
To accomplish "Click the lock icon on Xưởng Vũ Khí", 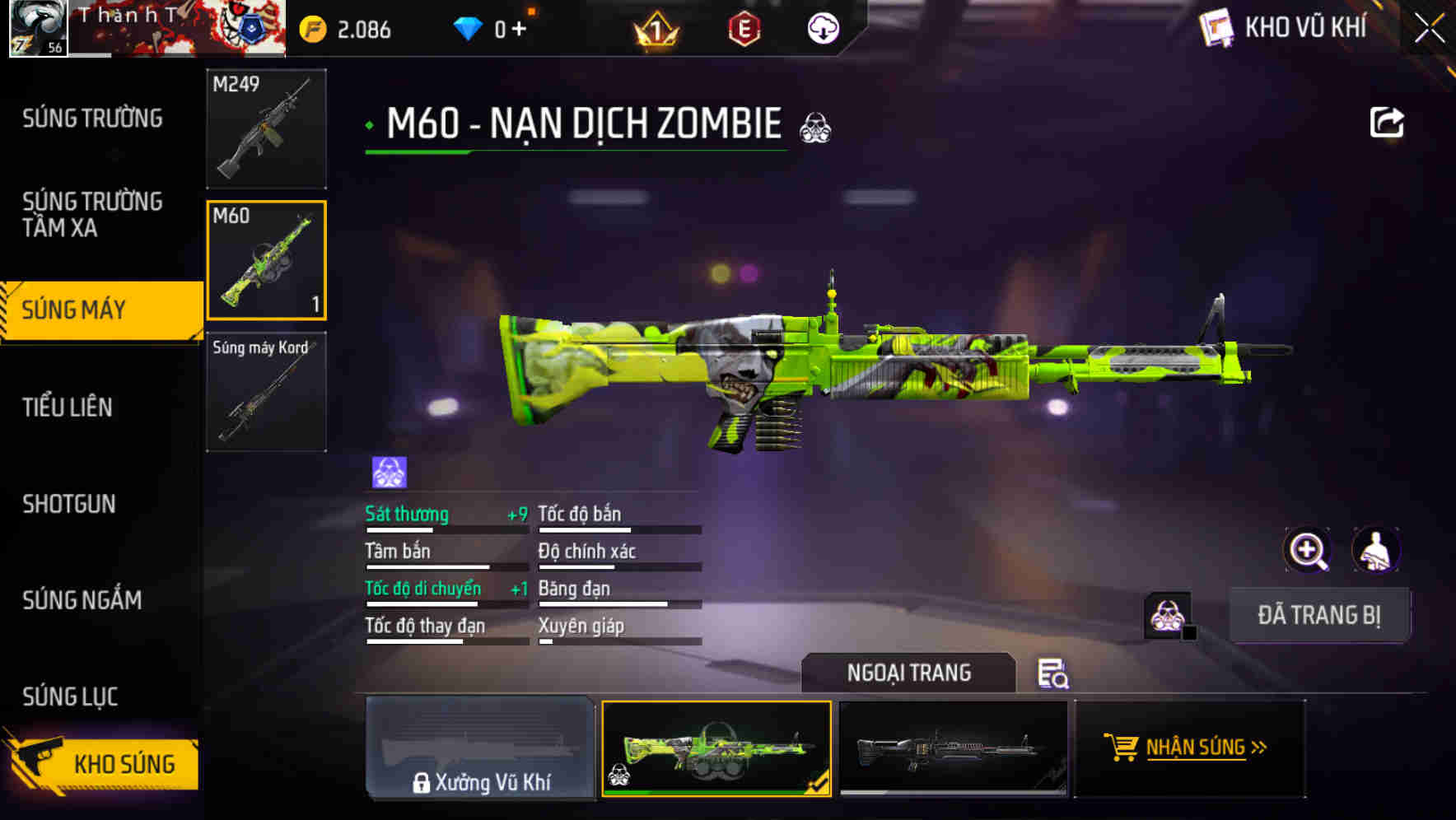I will pyautogui.click(x=422, y=783).
